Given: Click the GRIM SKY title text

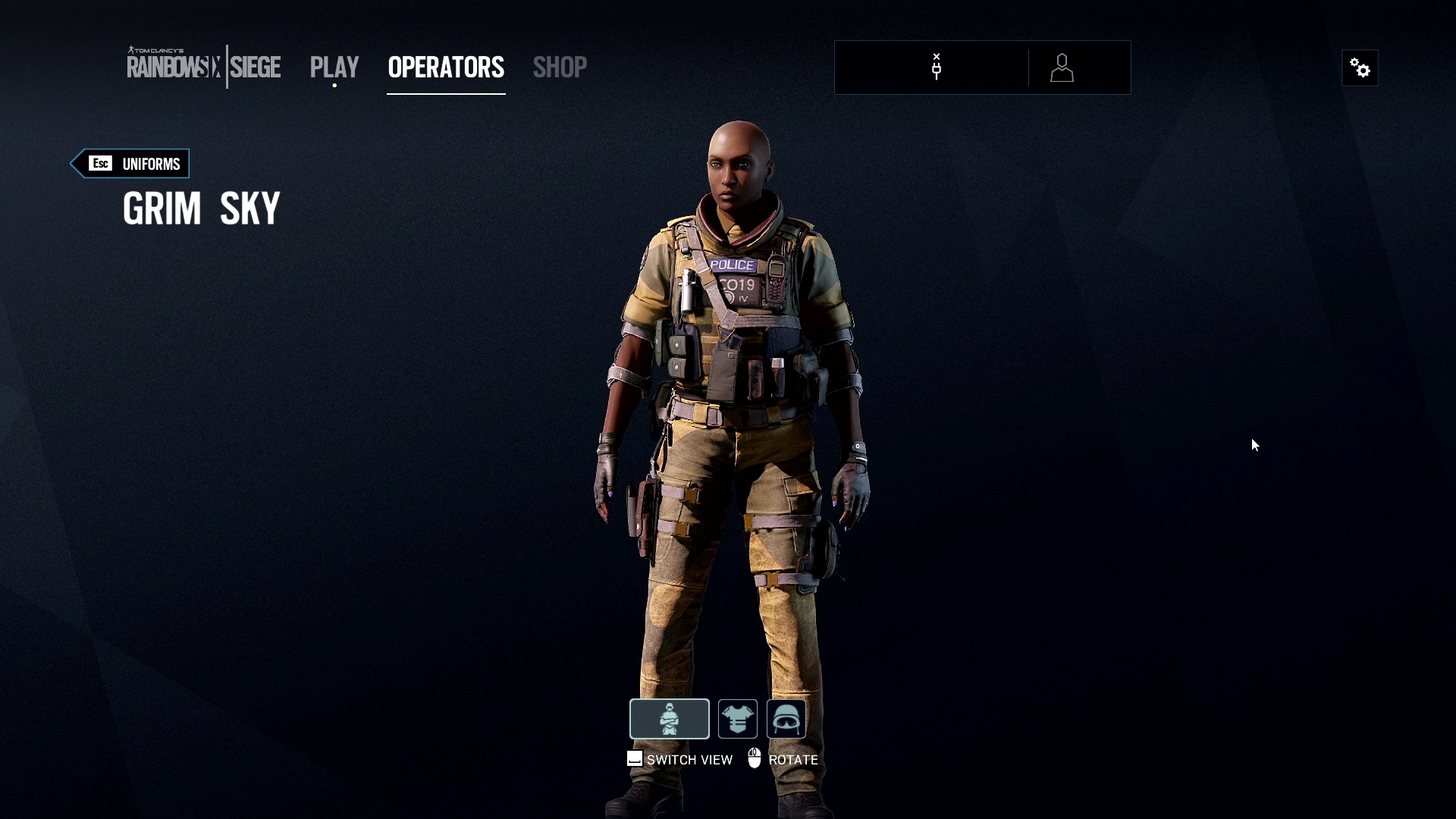Looking at the screenshot, I should click(x=201, y=207).
